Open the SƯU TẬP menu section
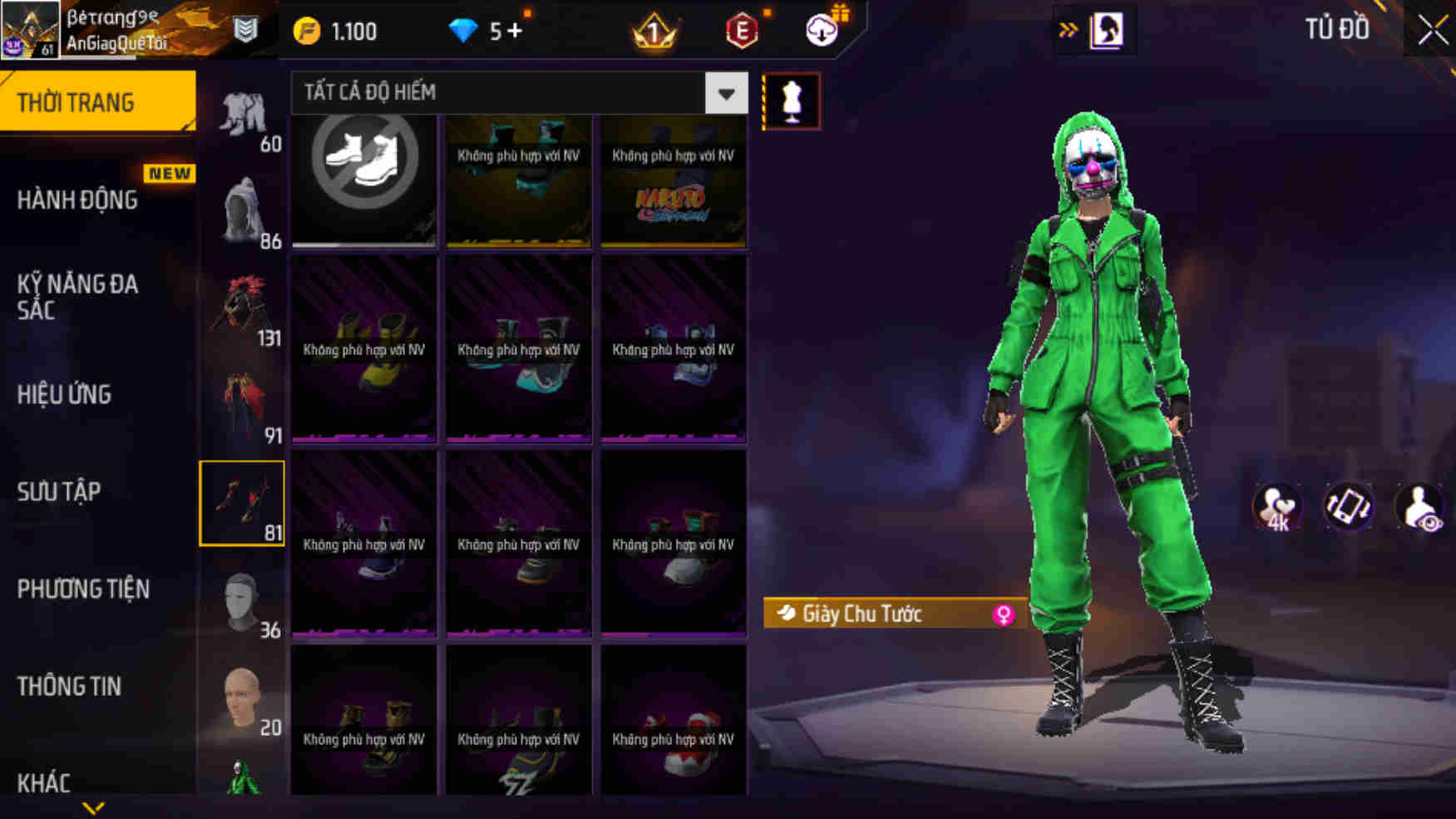Viewport: 1456px width, 819px height. coord(58,491)
